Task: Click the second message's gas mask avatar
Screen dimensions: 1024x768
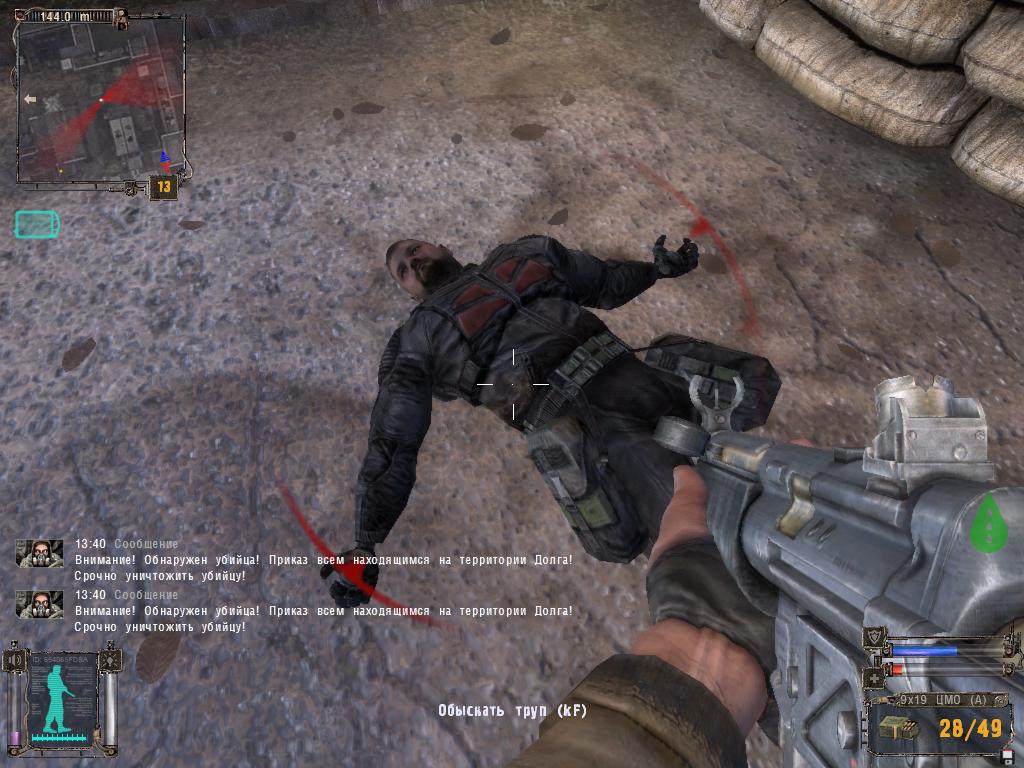Action: [39, 604]
